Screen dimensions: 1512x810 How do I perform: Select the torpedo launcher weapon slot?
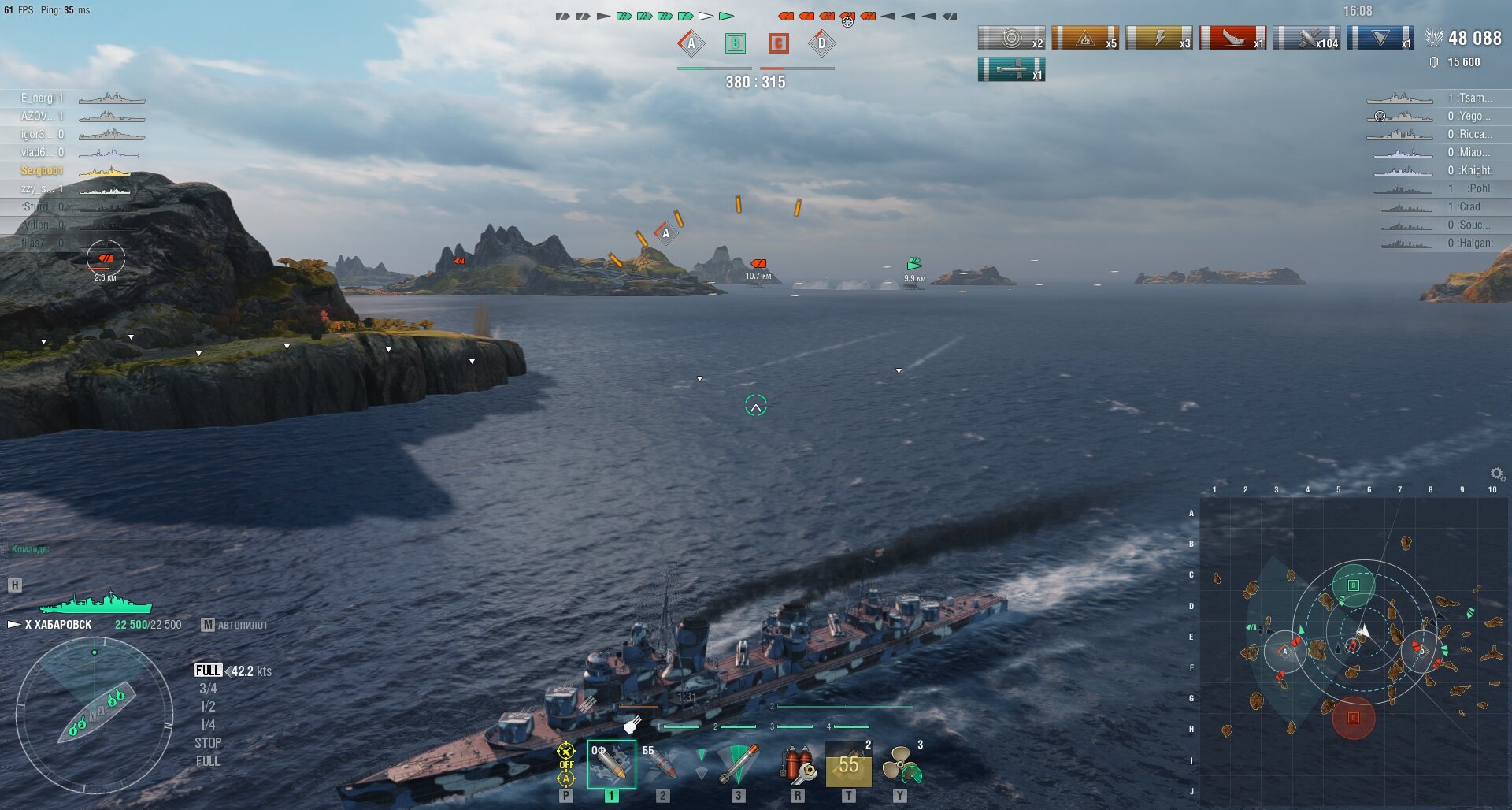(738, 764)
